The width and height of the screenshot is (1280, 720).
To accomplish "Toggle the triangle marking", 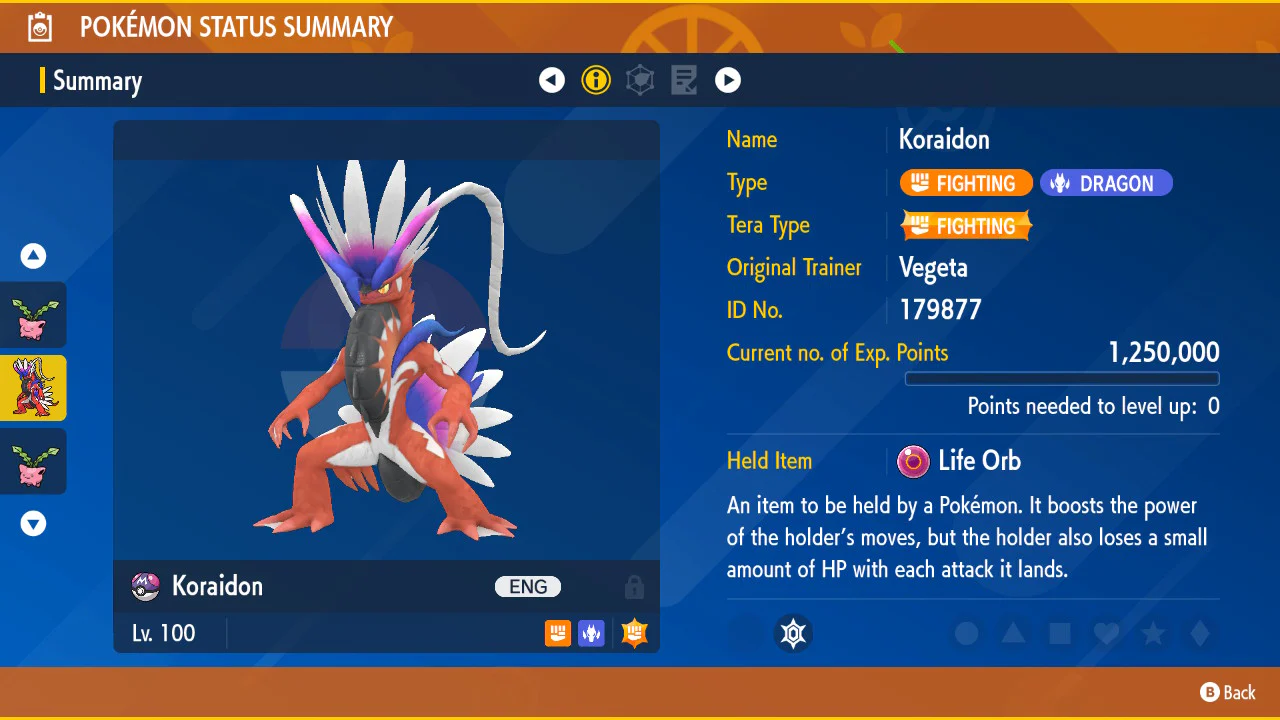I will point(1013,633).
